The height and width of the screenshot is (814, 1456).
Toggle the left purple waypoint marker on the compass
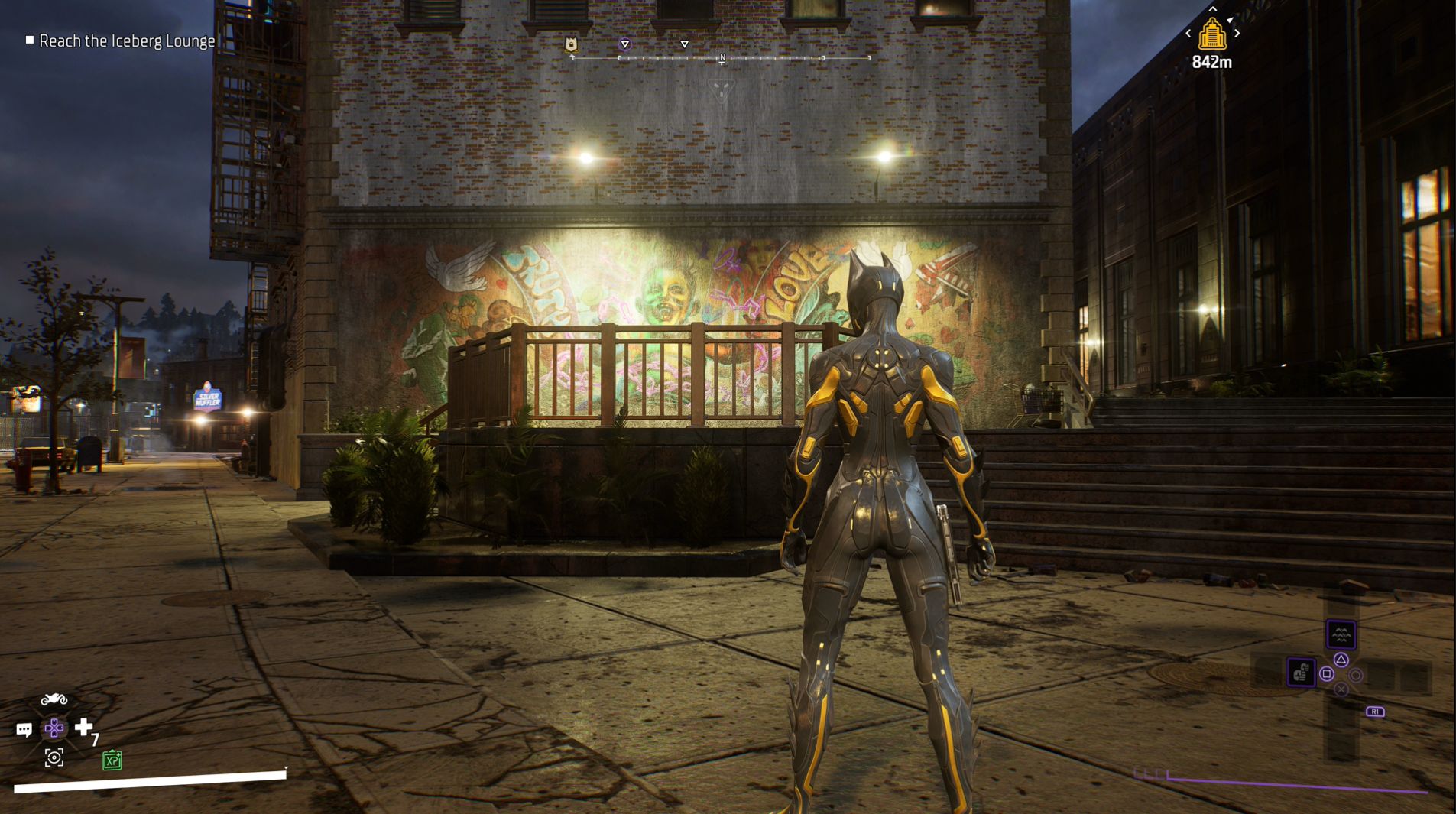[624, 44]
